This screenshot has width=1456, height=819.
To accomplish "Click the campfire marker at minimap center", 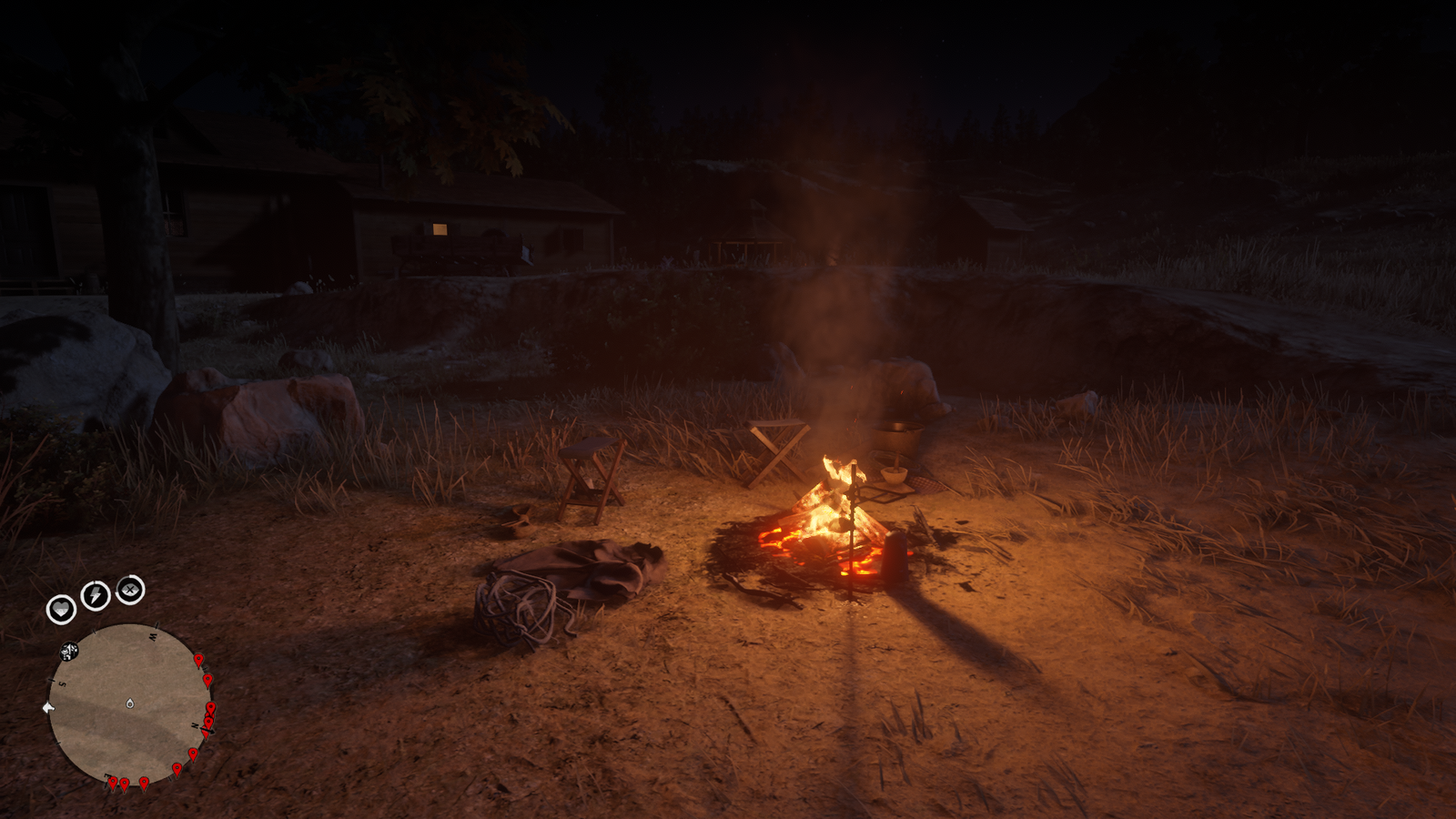I will pyautogui.click(x=130, y=703).
